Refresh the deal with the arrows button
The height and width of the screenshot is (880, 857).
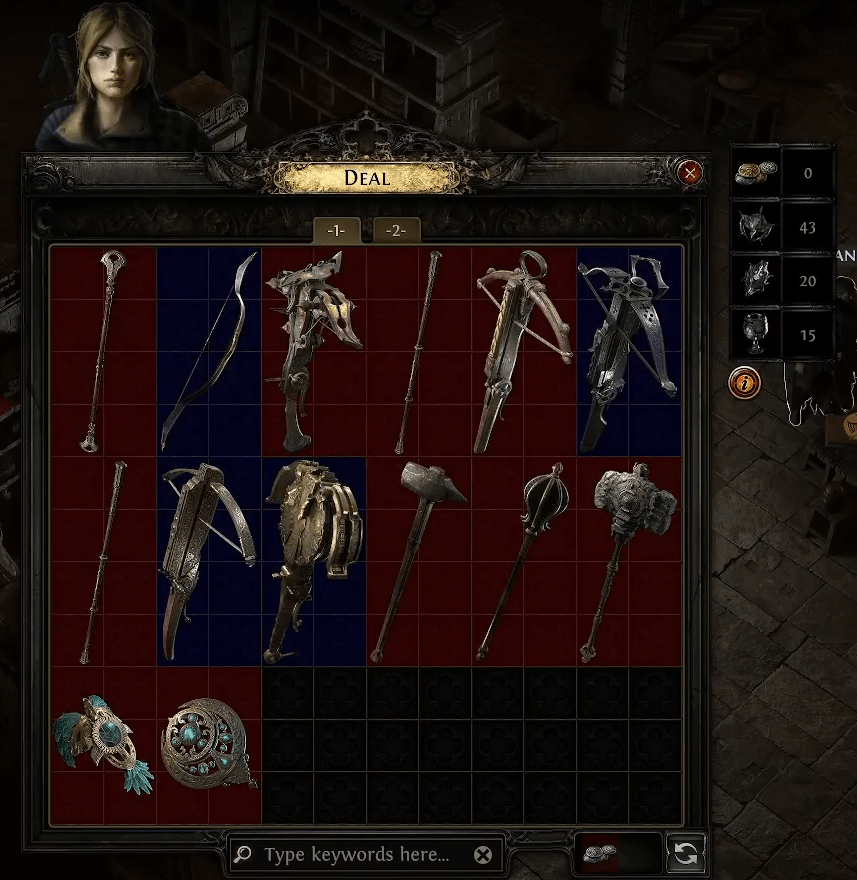(x=688, y=854)
